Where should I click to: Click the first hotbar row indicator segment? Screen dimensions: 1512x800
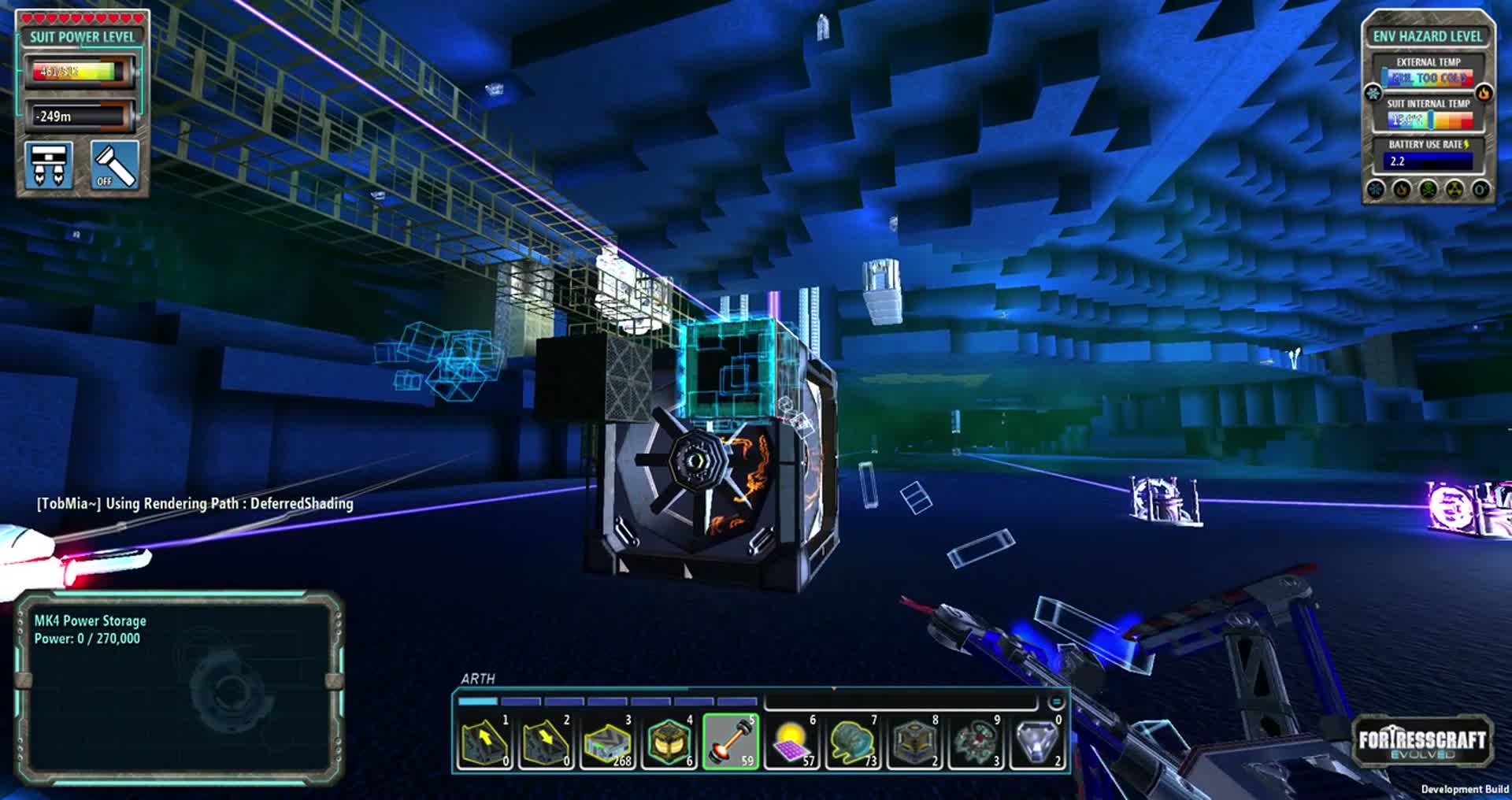478,701
